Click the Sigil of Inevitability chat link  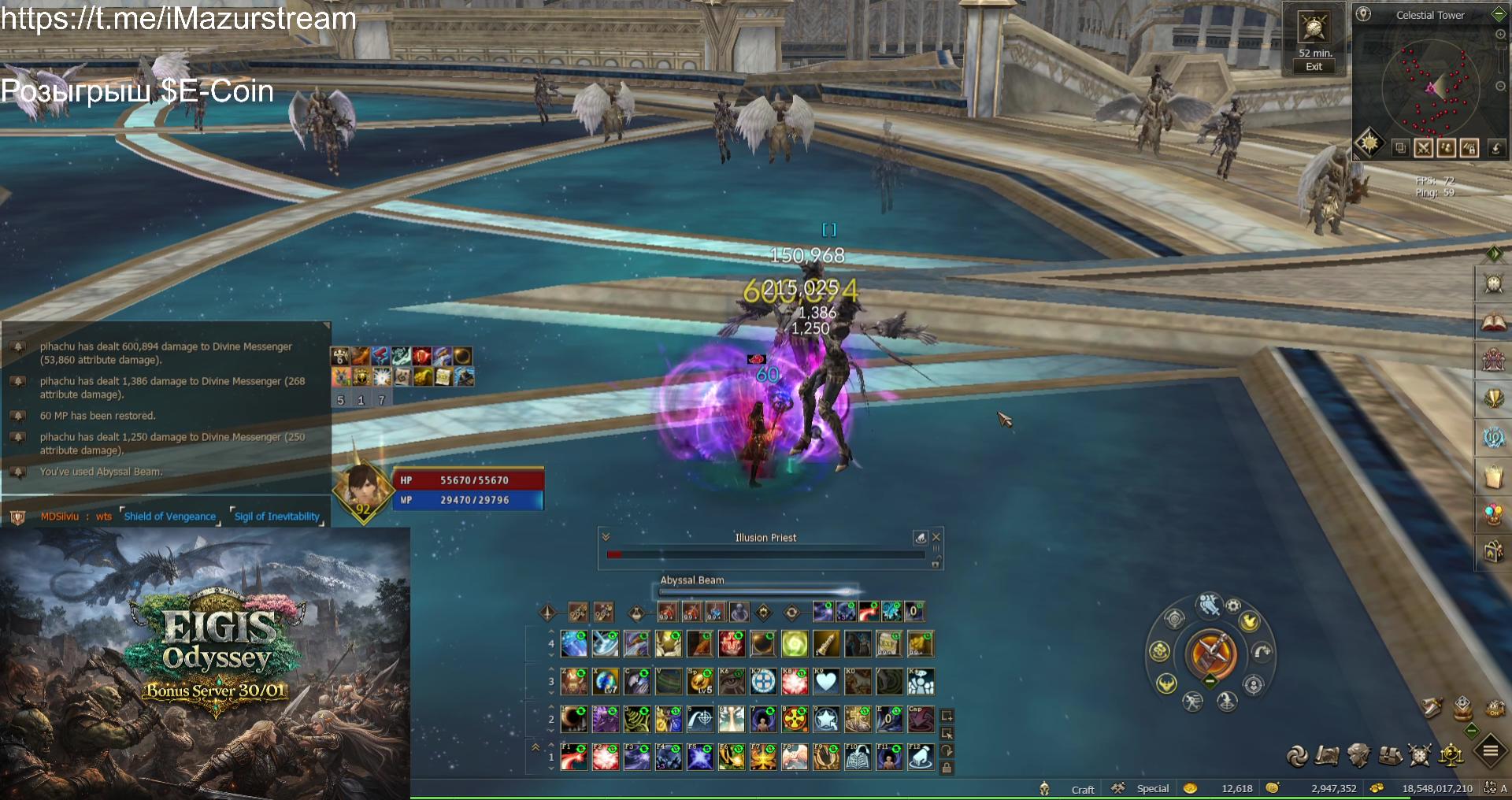tap(276, 517)
